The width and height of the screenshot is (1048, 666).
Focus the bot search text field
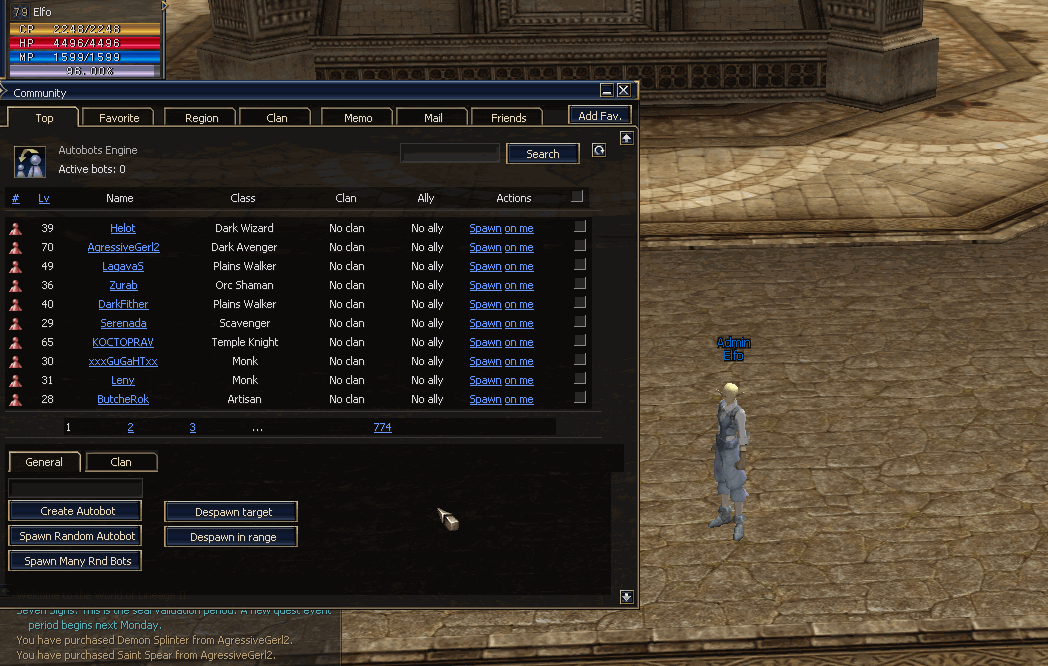pos(449,154)
